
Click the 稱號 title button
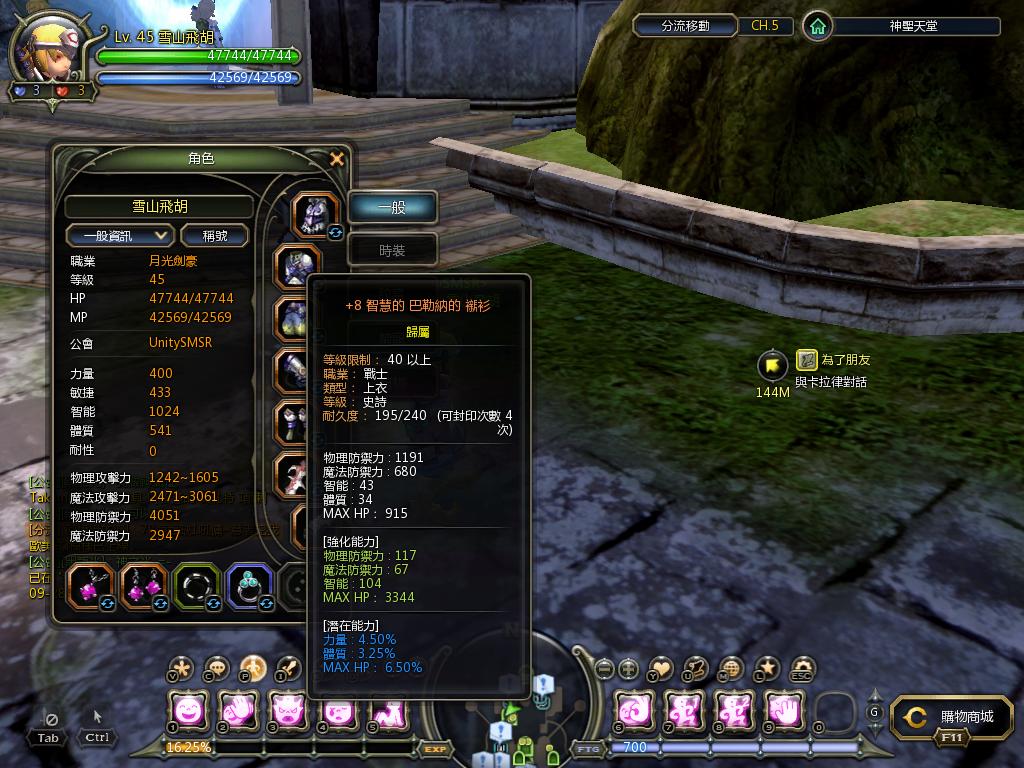(215, 235)
